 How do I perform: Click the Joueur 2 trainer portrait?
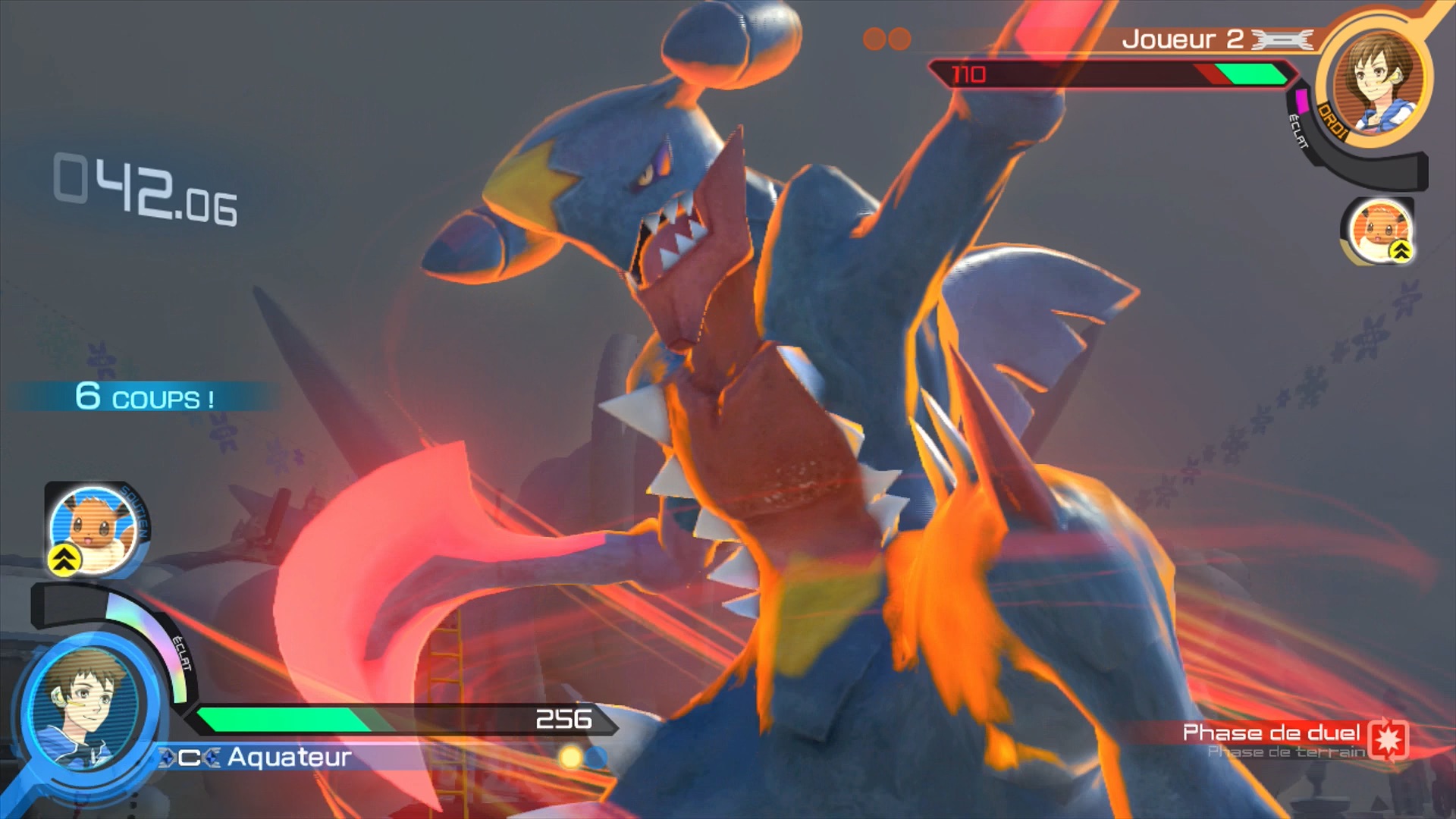1376,81
